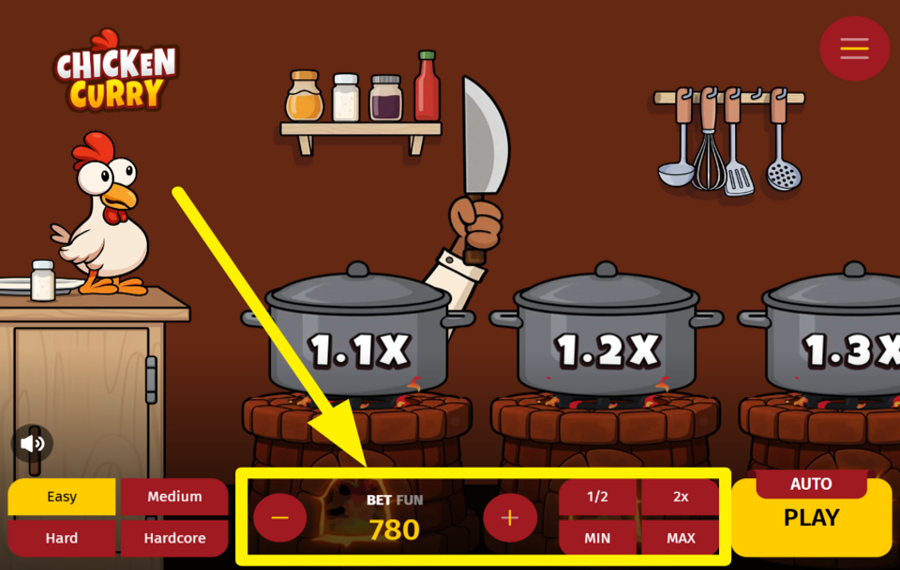The image size is (900, 570).
Task: Open the hamburger menu
Action: (x=854, y=48)
